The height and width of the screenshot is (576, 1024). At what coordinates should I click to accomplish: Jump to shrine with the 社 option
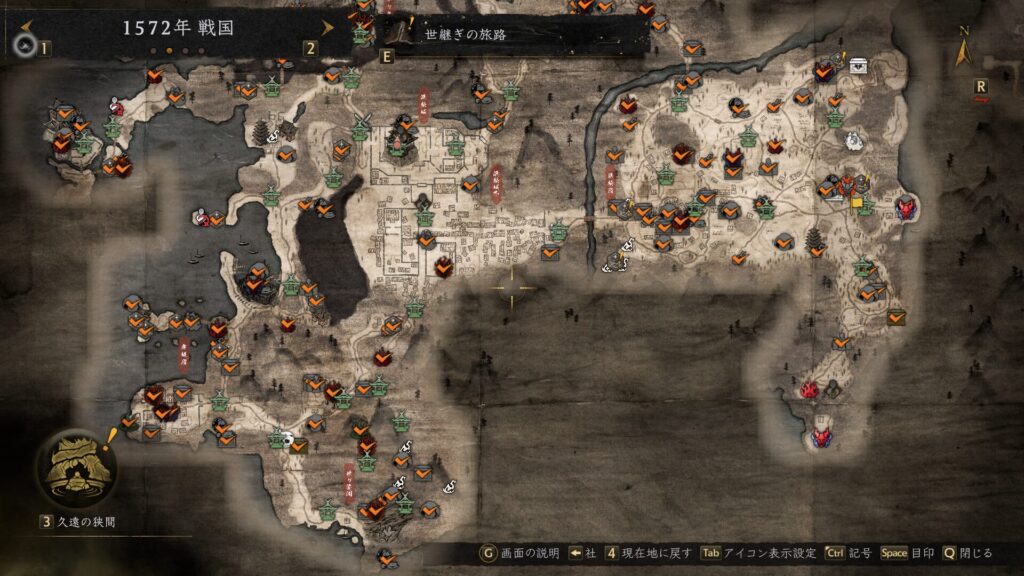(x=583, y=552)
